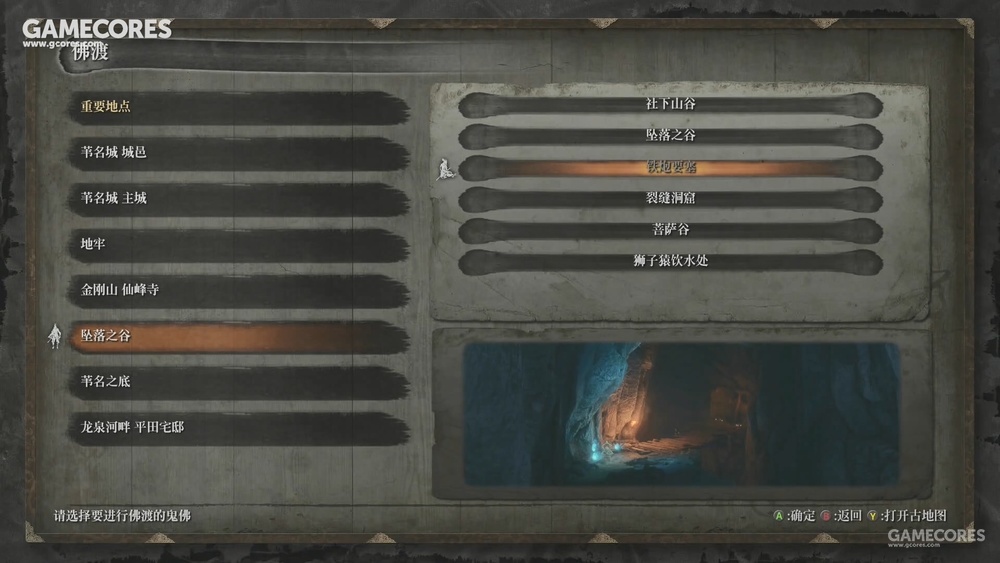
Task: Choose the 苇名城 城邑 area
Action: [240, 153]
